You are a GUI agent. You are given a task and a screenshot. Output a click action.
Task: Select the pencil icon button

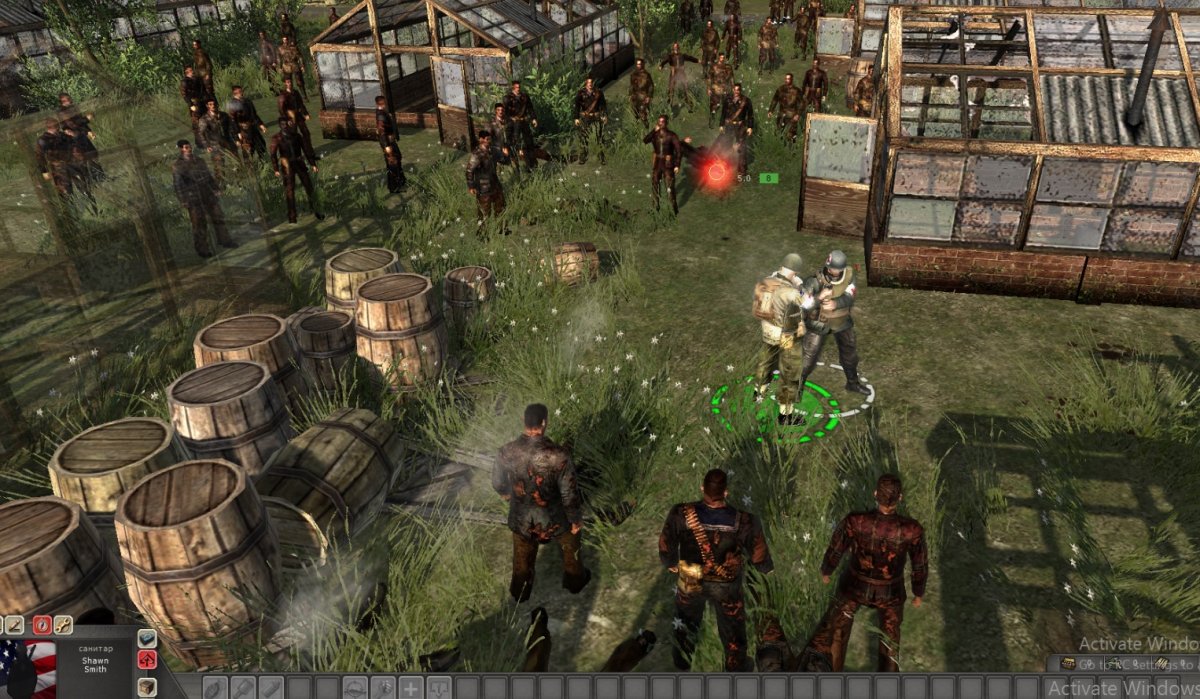tap(16, 625)
